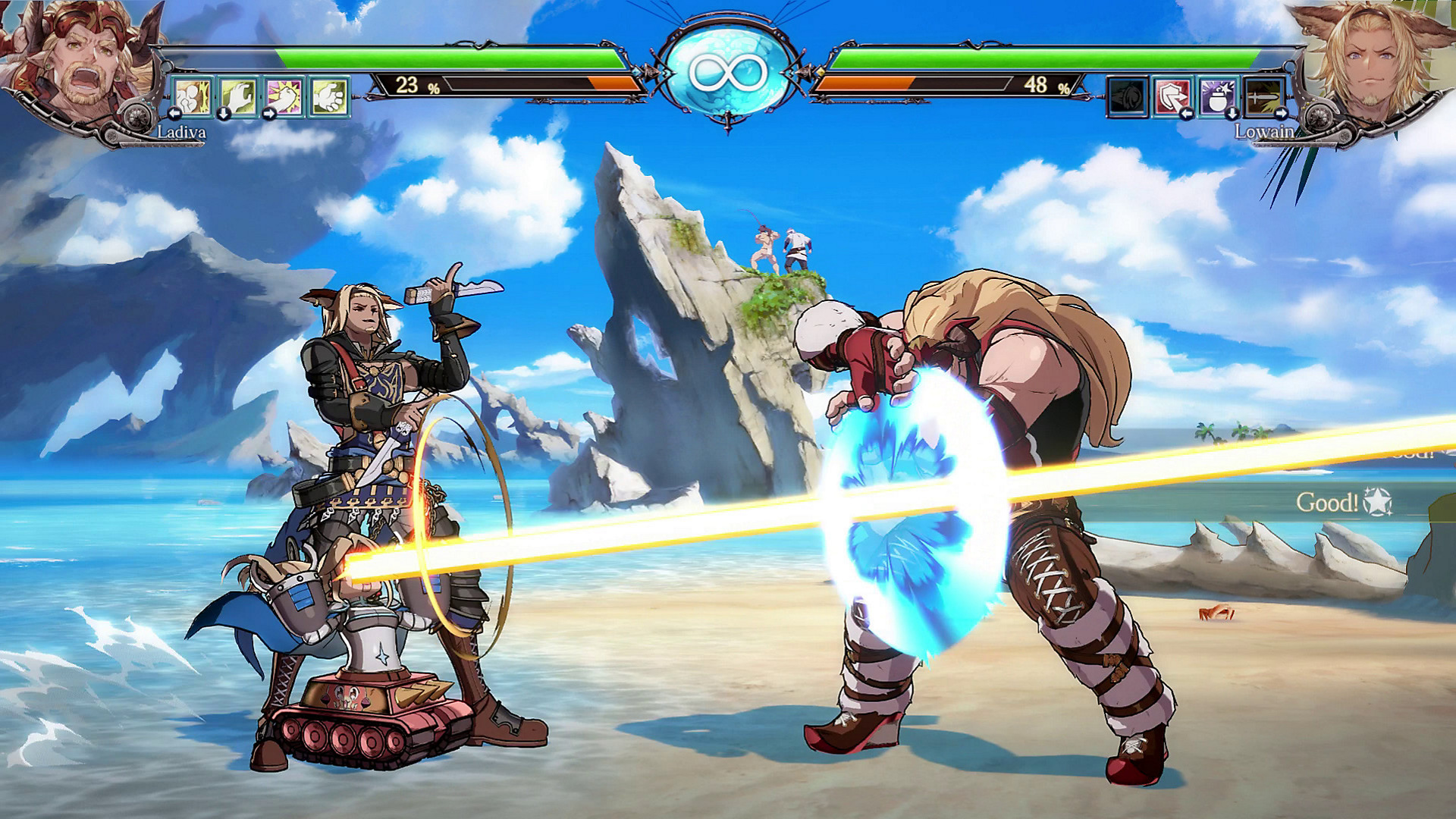Choose Lowain's sword slash skill icon
Screen dimensions: 1456x819
pos(1264,96)
